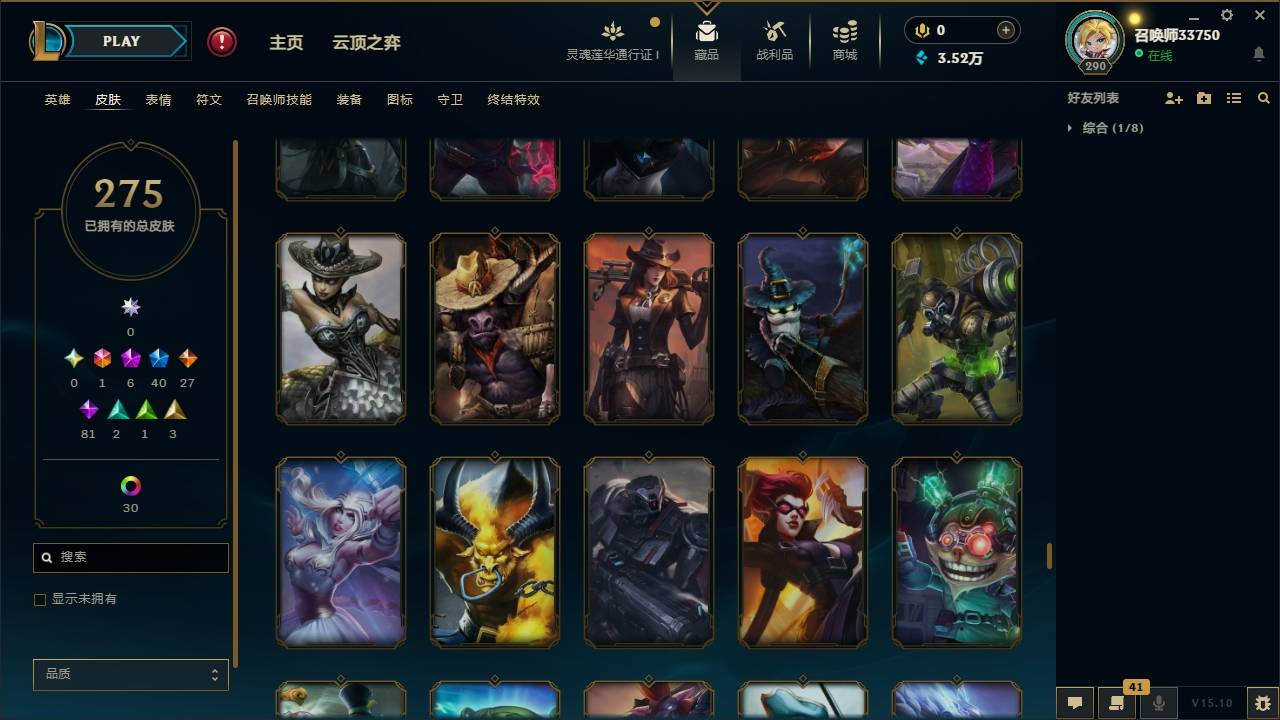Screen dimensions: 1280x720
Task: Click the add friend icon
Action: pyautogui.click(x=1172, y=98)
